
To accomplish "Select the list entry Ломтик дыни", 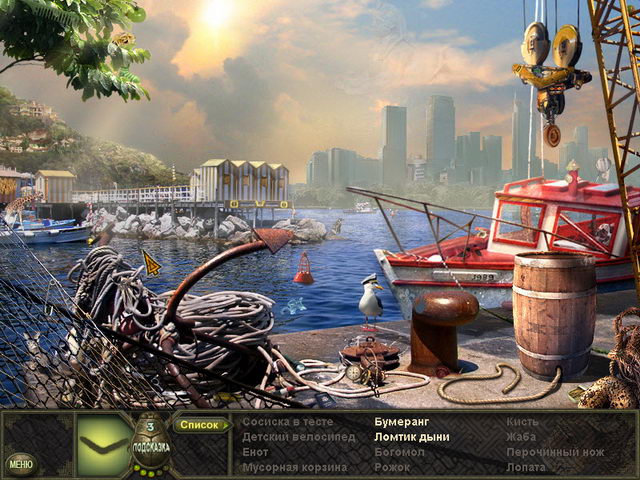I will (411, 437).
